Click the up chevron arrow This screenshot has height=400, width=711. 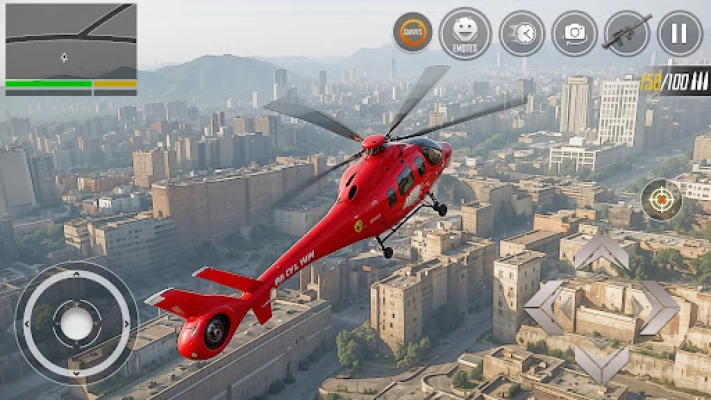(601, 251)
